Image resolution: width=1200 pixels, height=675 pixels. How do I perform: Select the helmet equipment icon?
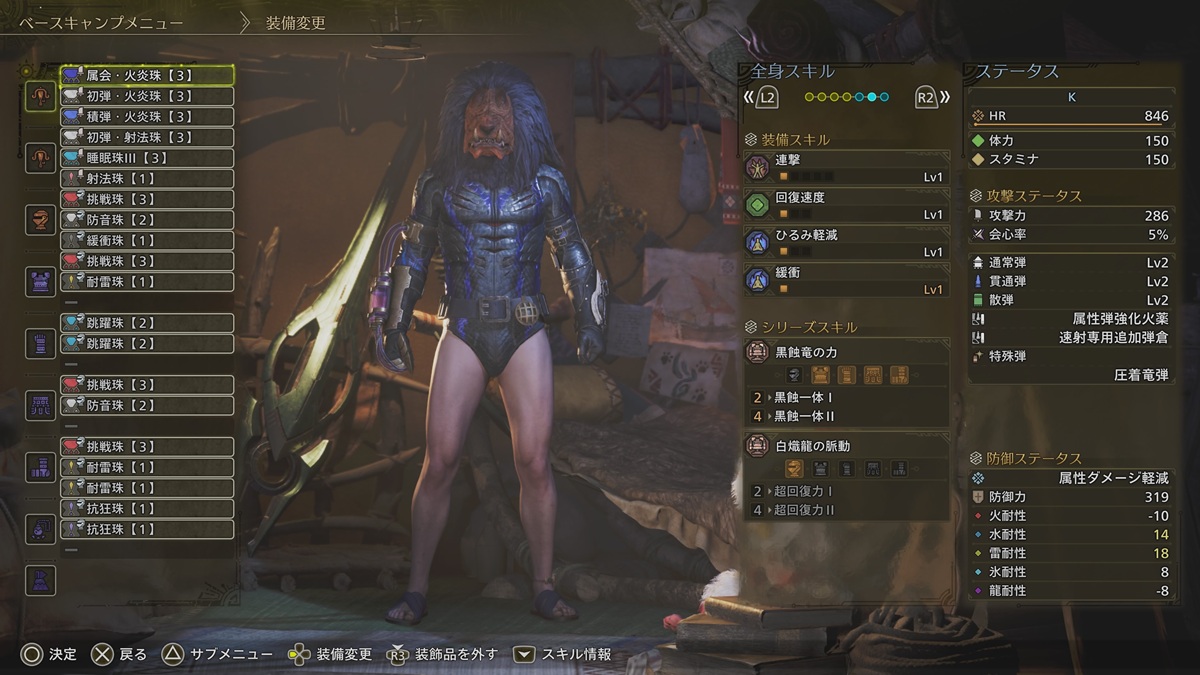click(40, 219)
